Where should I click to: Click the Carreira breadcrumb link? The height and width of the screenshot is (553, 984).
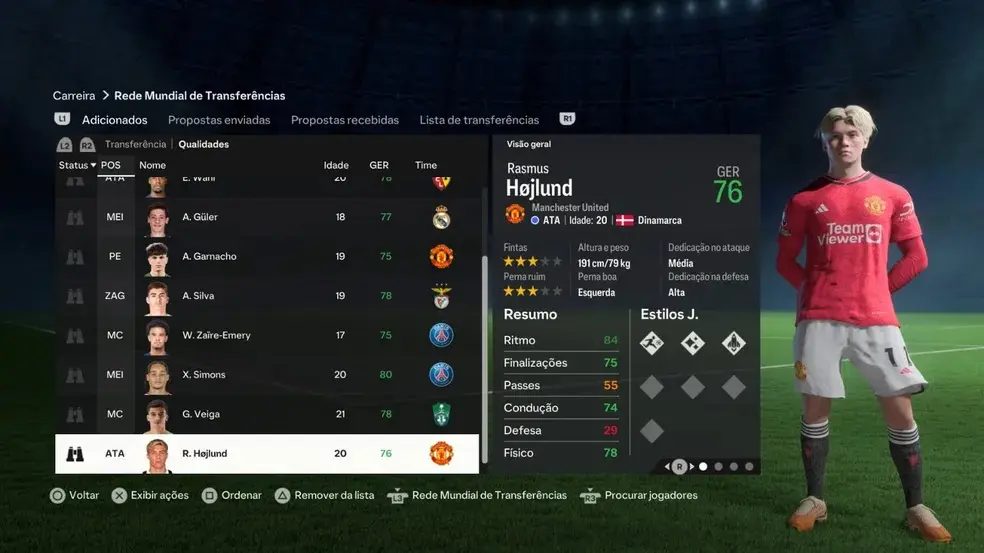click(74, 96)
